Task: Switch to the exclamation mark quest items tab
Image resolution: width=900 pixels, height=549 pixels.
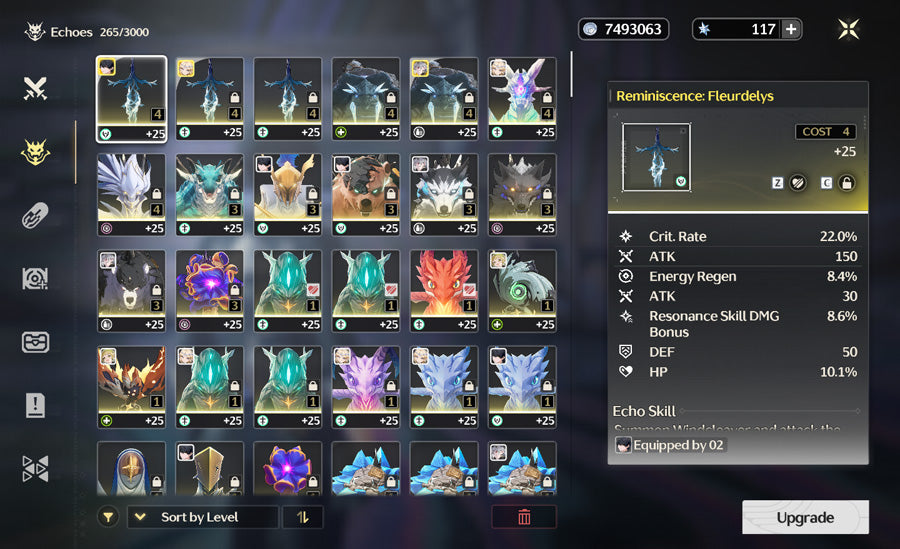Action: pyautogui.click(x=36, y=405)
